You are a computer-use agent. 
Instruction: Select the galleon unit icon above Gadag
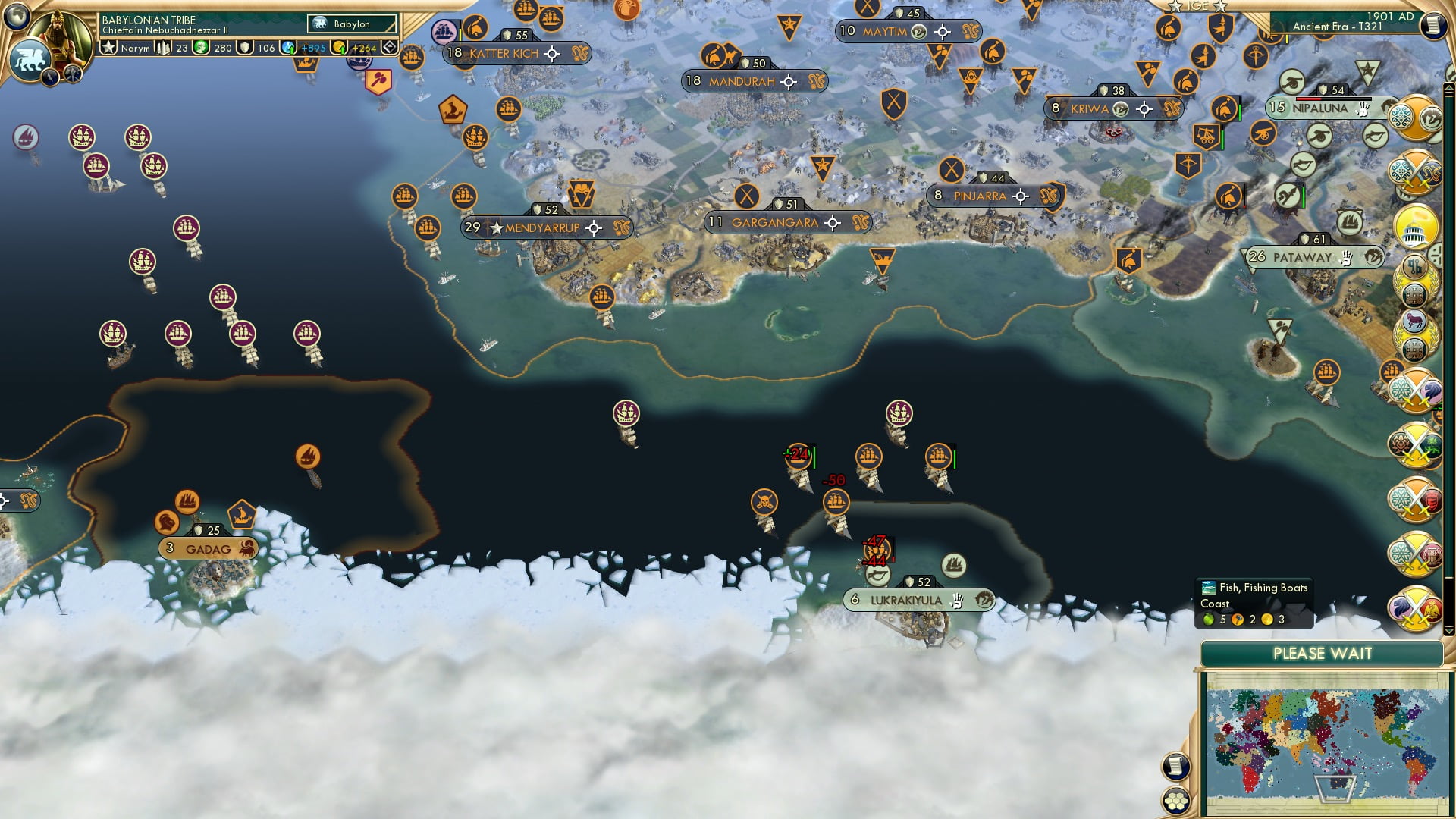coord(186,502)
